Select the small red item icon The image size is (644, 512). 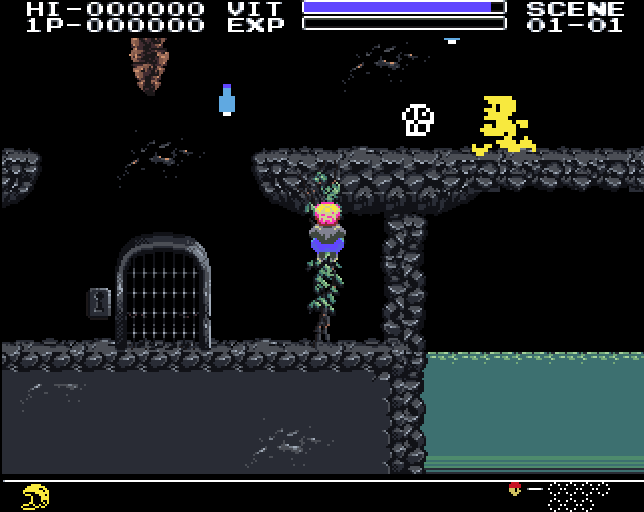[x=515, y=489]
